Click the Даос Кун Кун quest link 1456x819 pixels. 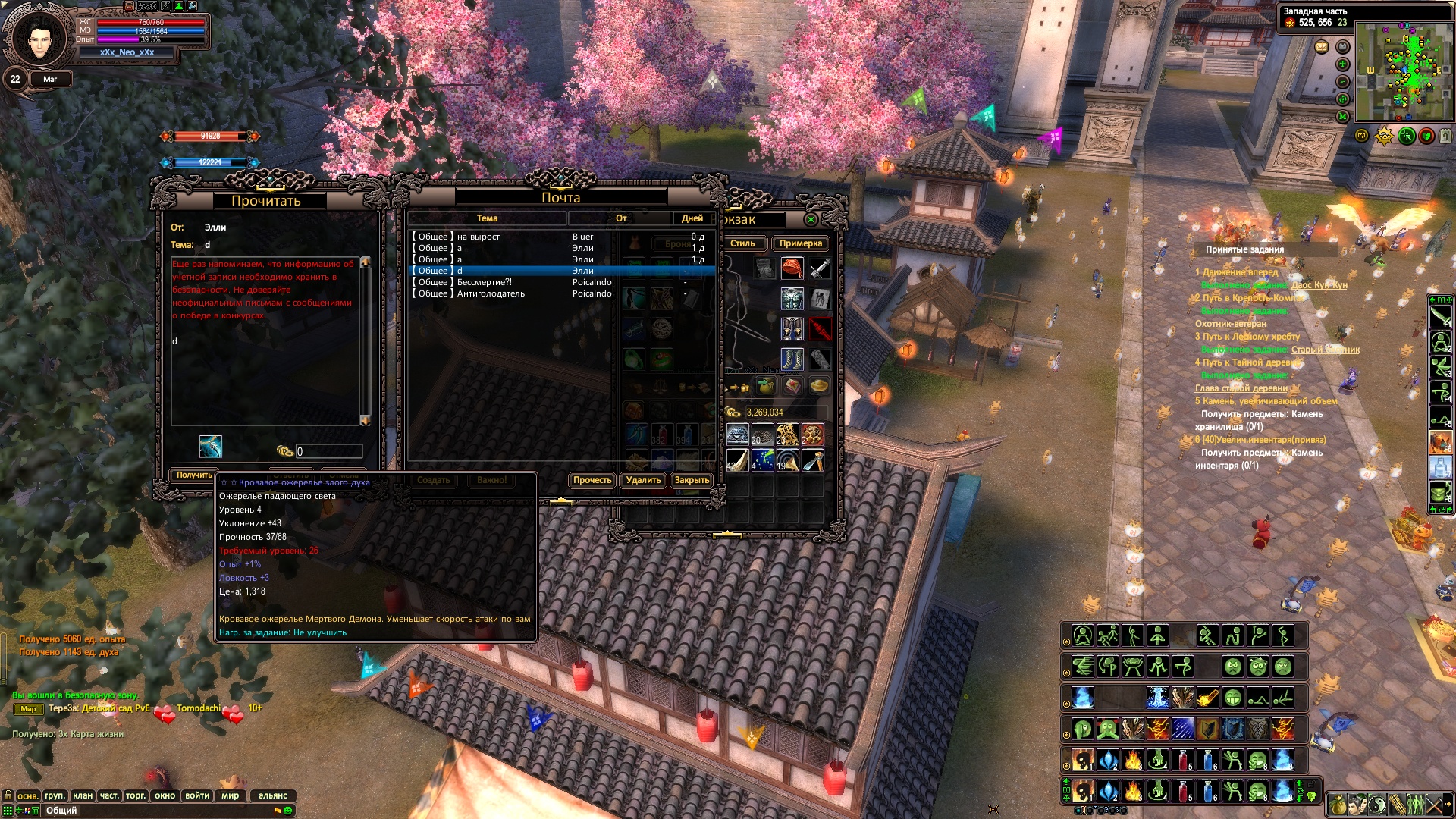(1319, 285)
